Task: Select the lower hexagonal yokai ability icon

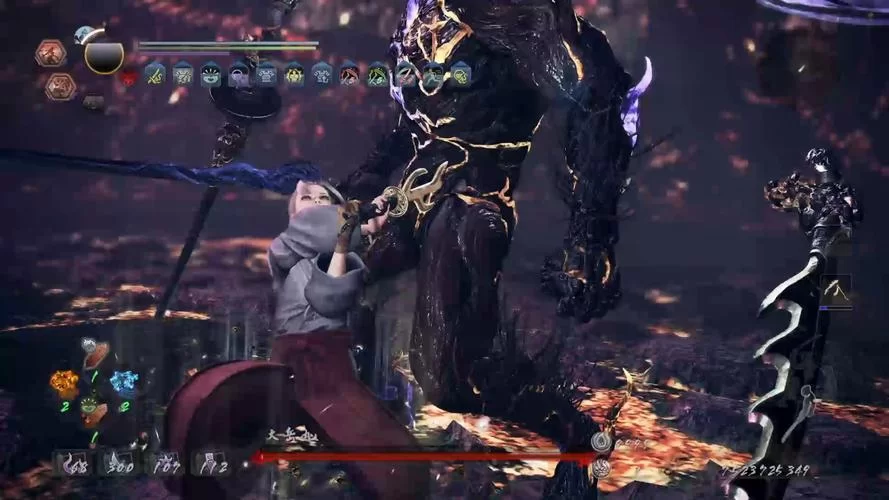Action: (x=60, y=87)
